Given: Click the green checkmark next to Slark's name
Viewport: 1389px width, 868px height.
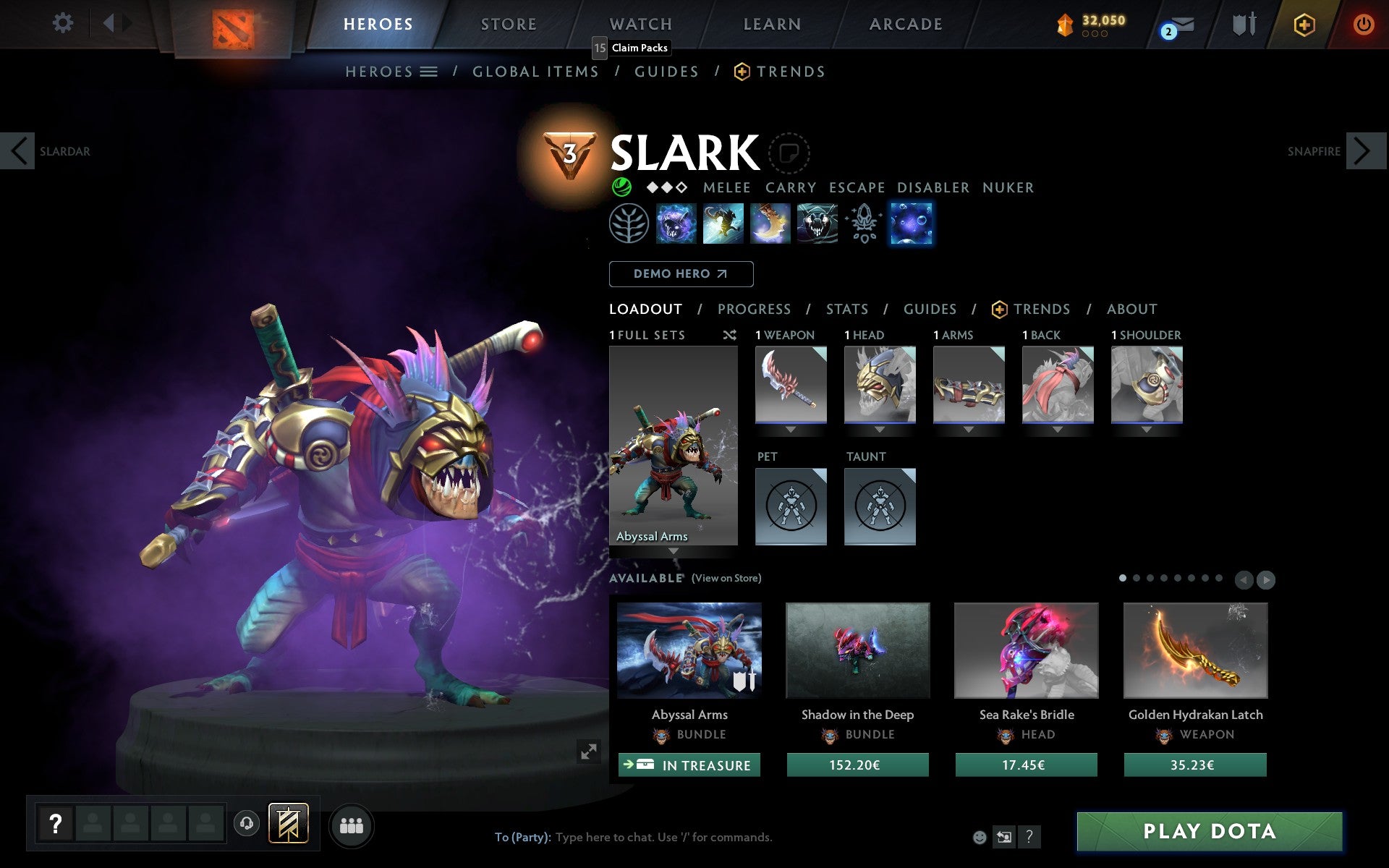Looking at the screenshot, I should 621,187.
